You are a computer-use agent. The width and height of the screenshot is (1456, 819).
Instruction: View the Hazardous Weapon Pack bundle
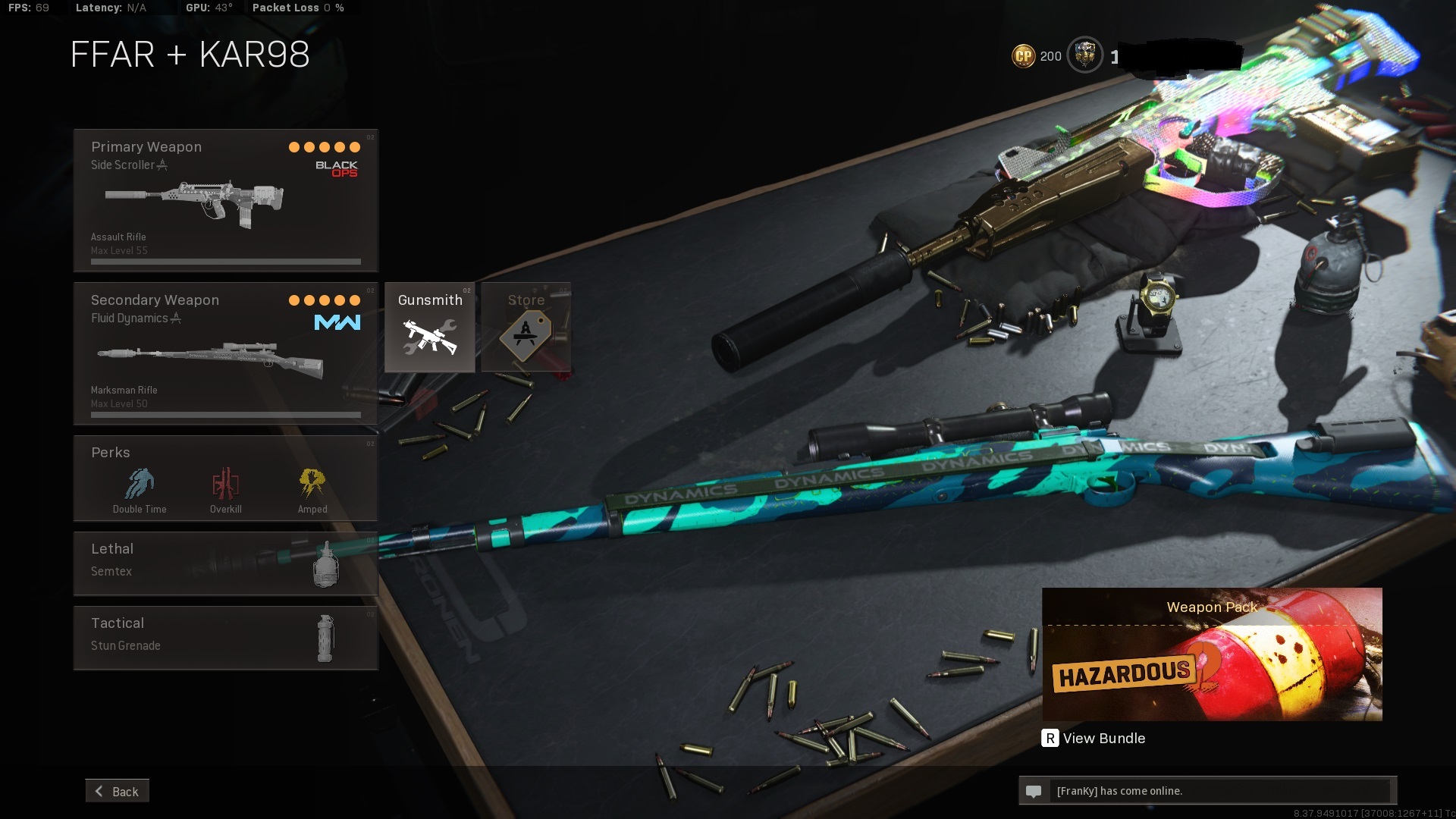tap(1211, 654)
